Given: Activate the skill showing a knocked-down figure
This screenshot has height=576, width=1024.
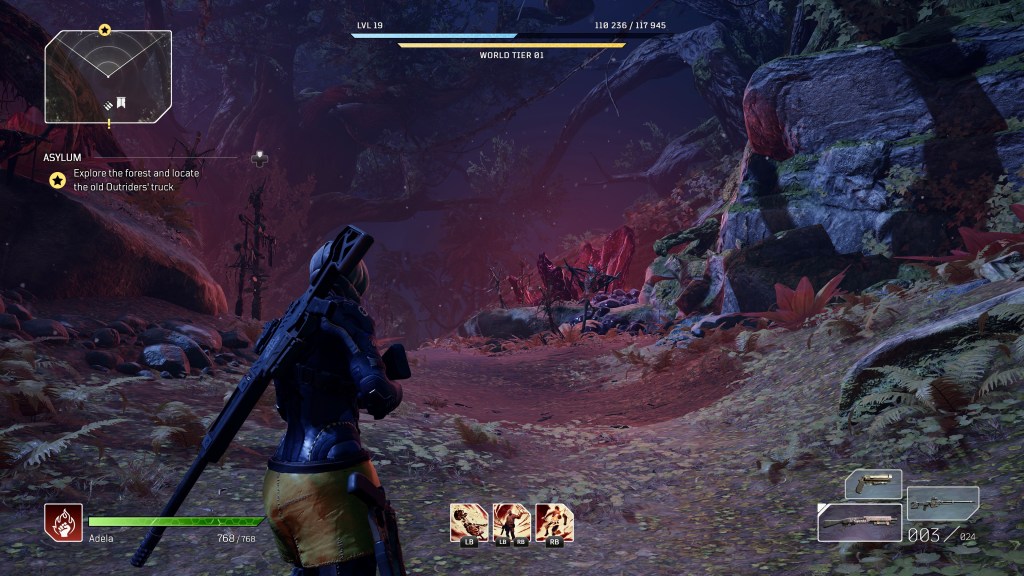Looking at the screenshot, I should pyautogui.click(x=469, y=522).
